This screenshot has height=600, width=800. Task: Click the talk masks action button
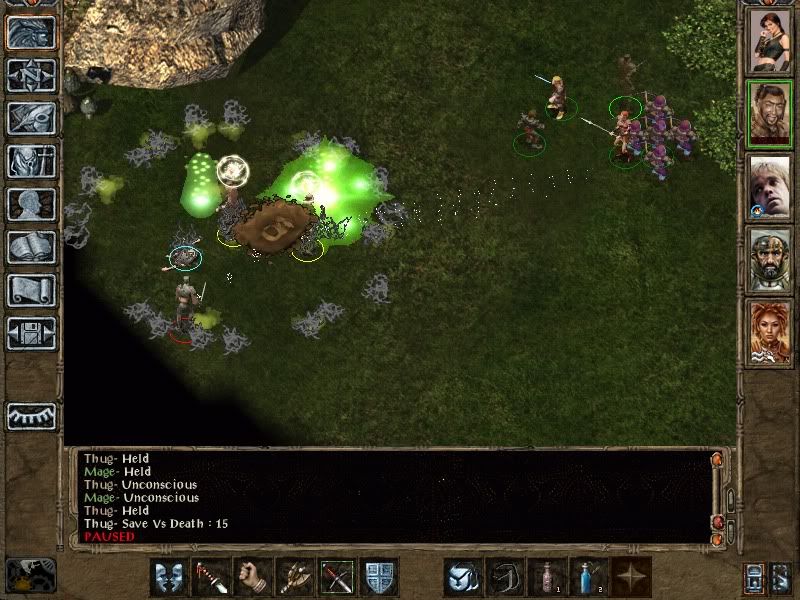click(x=167, y=578)
